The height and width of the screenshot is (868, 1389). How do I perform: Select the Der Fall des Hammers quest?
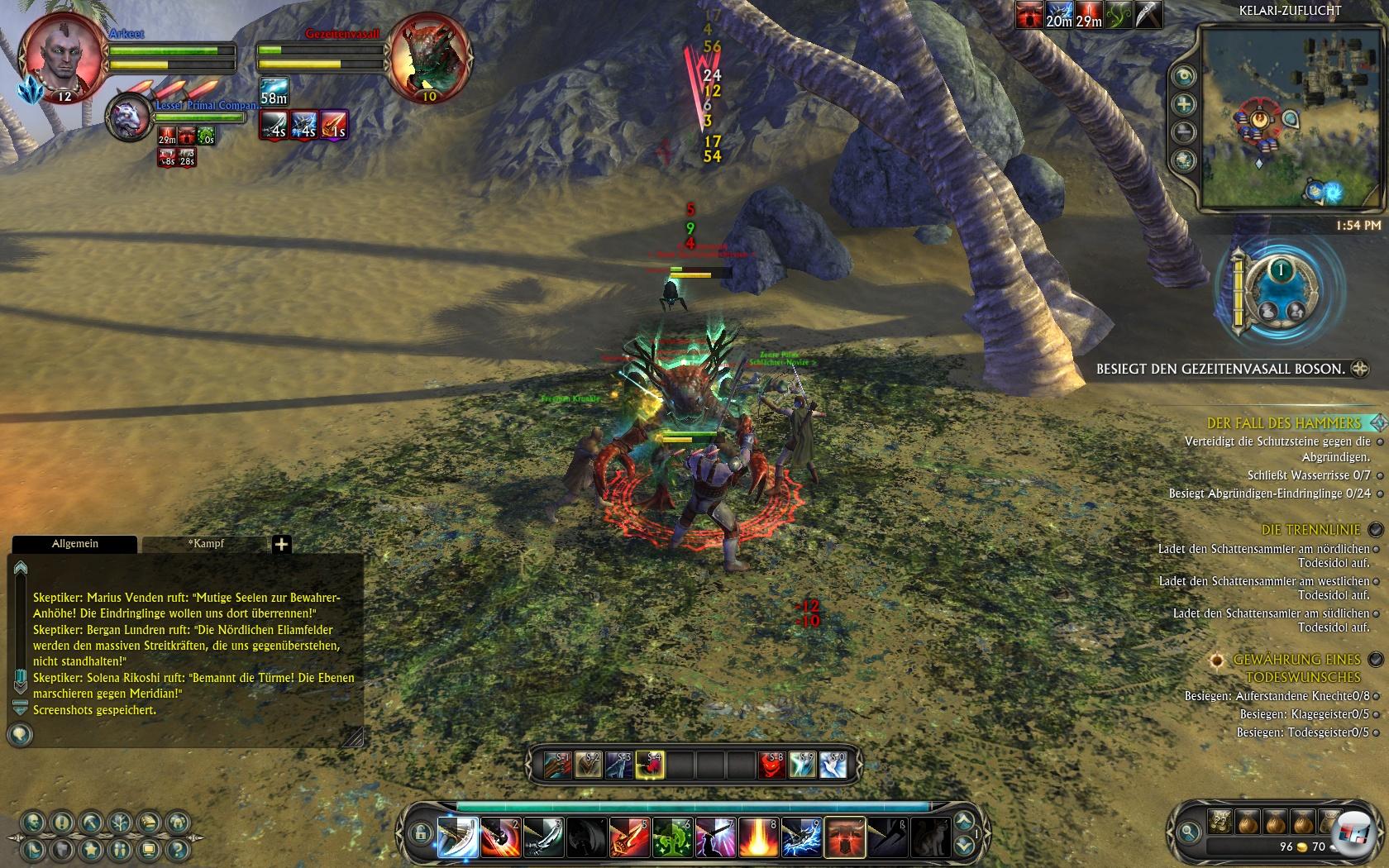pyautogui.click(x=1283, y=423)
